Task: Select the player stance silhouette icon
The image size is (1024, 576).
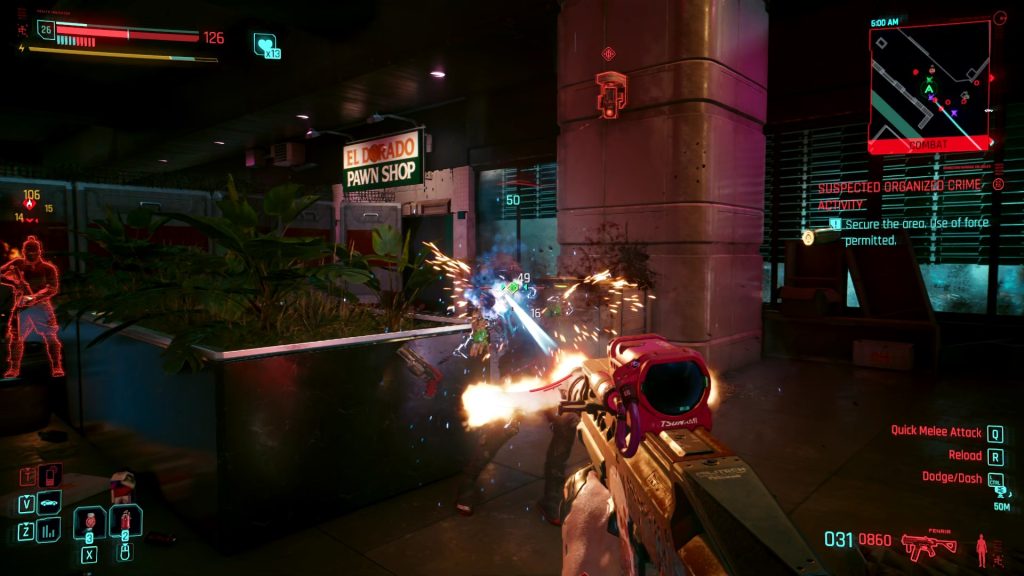Action: 981,547
